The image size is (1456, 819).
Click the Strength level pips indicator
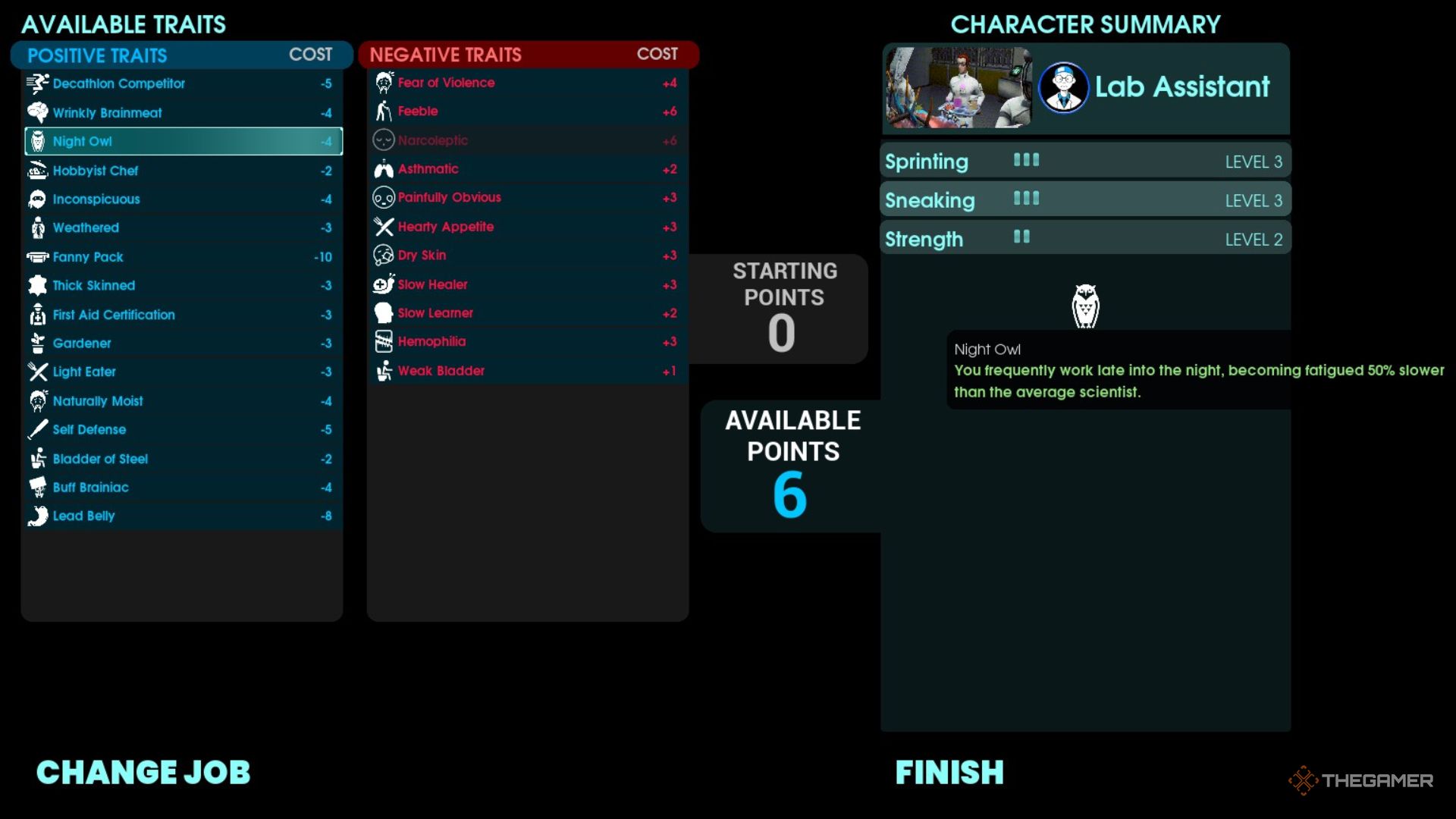point(1021,237)
